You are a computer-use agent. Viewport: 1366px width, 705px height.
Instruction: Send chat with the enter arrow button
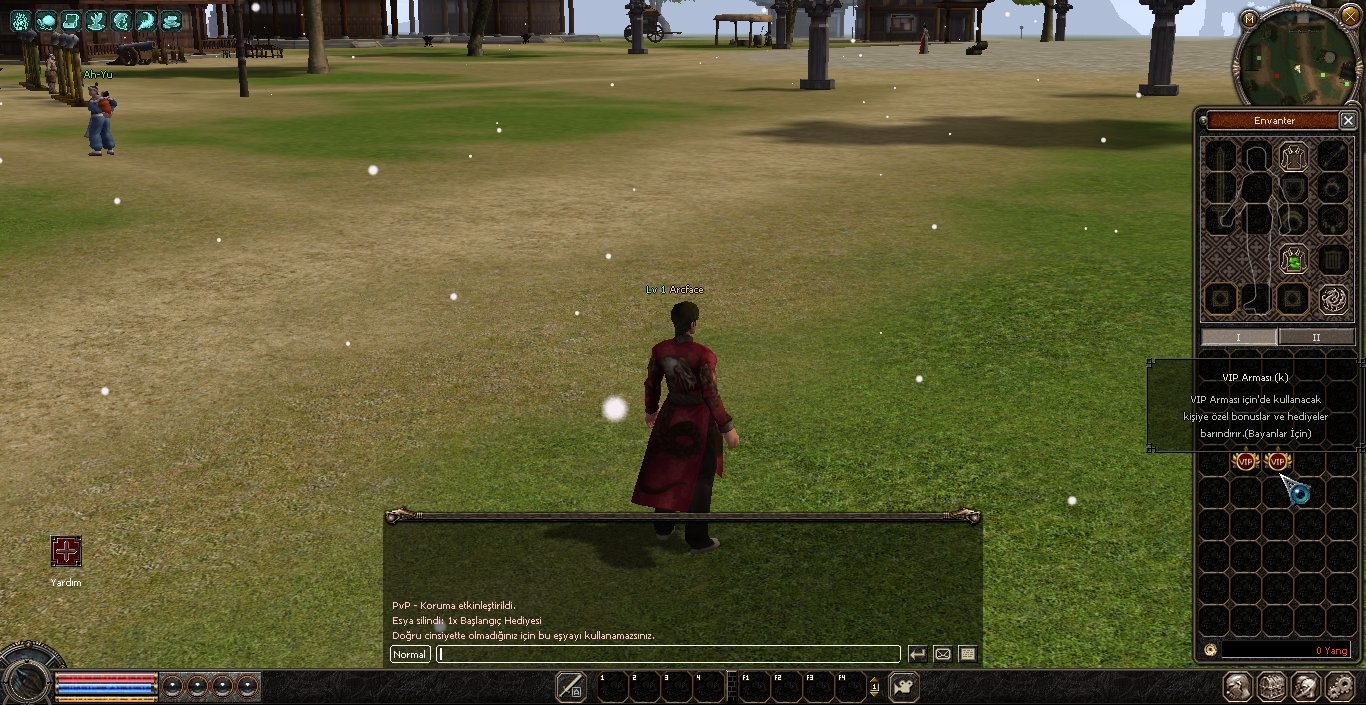pos(917,654)
